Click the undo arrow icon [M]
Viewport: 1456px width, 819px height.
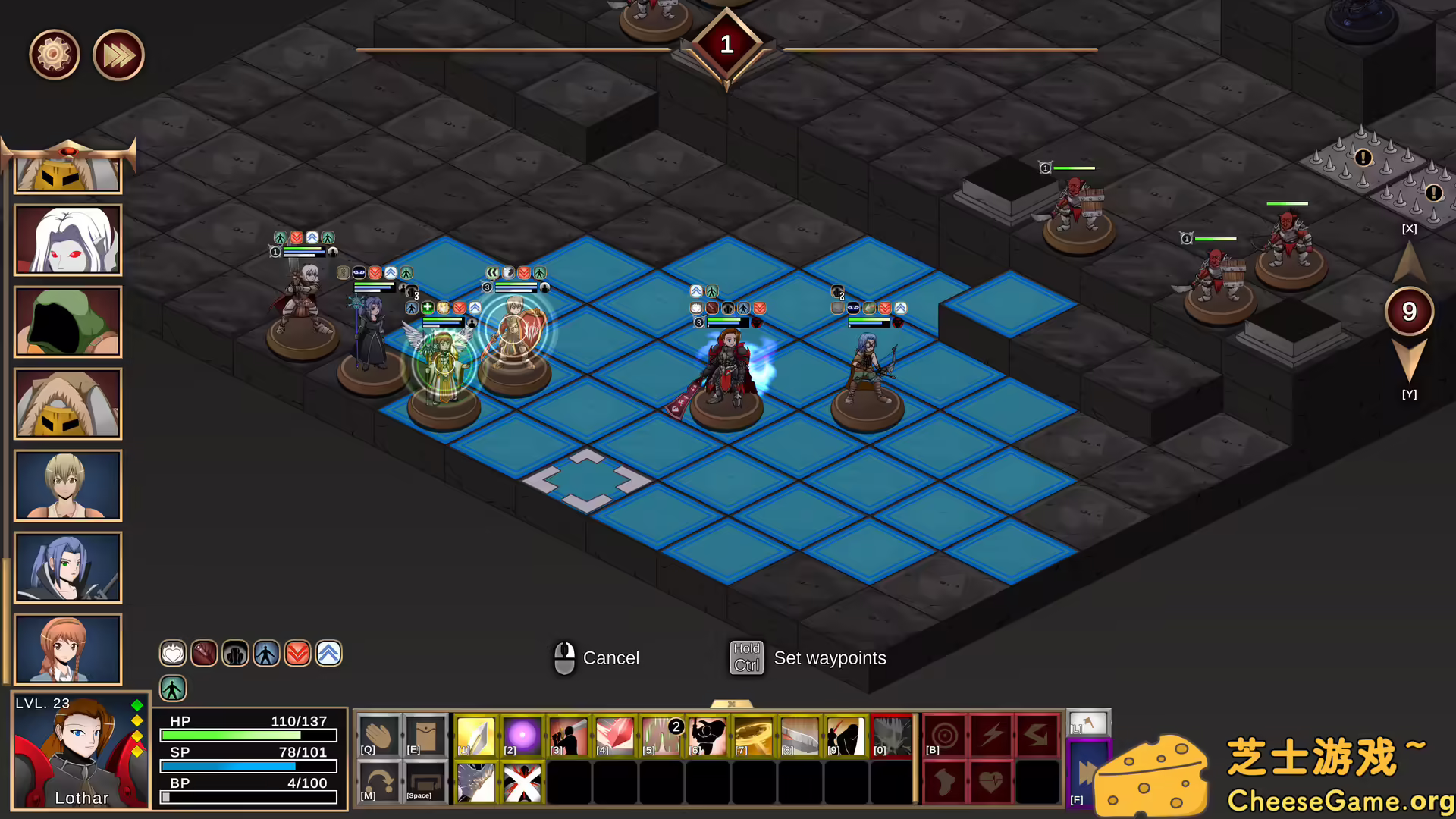[x=379, y=780]
